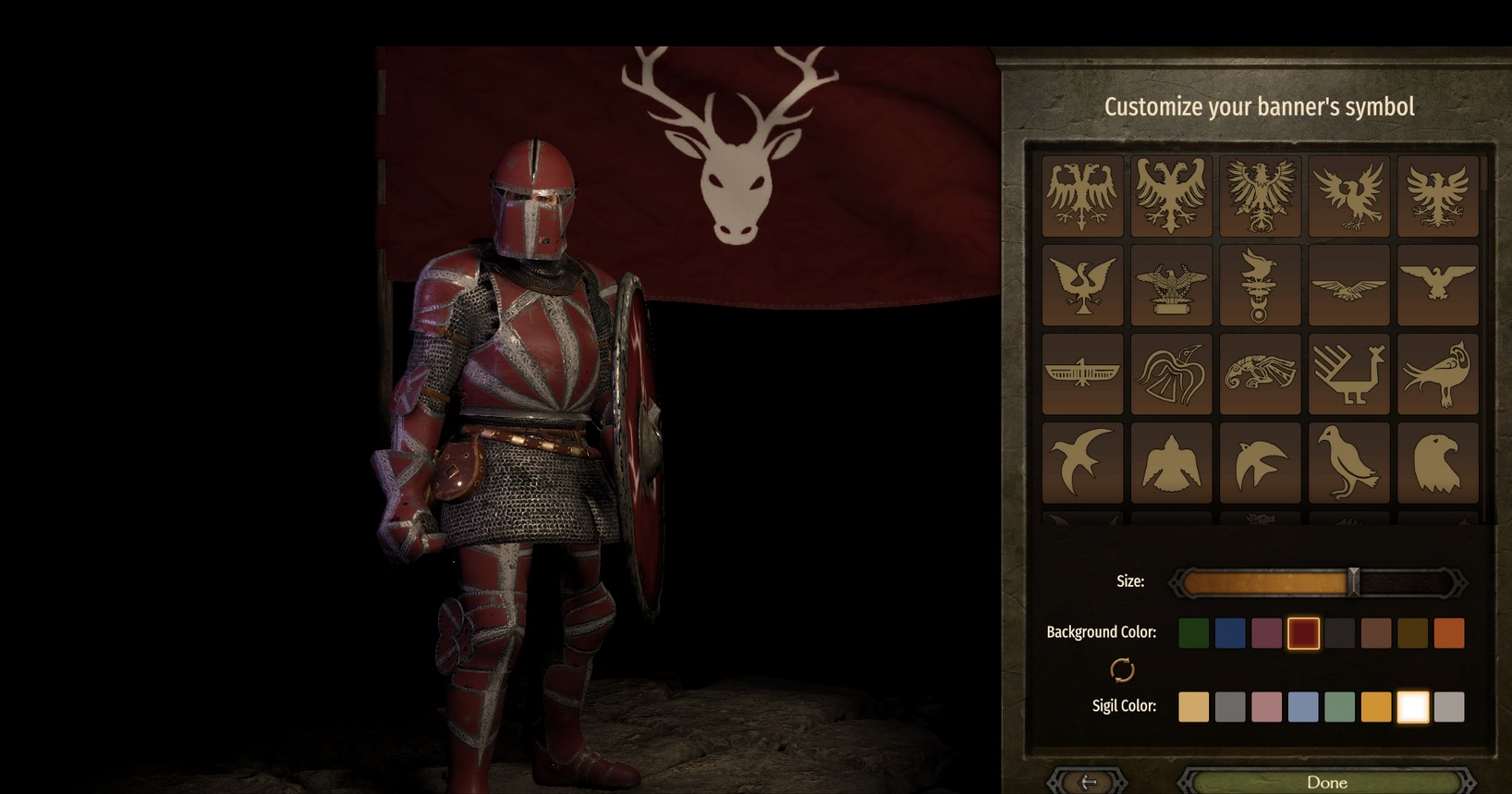Set the sigil color to golden orange
Viewport: 1512px width, 794px height.
(1376, 707)
